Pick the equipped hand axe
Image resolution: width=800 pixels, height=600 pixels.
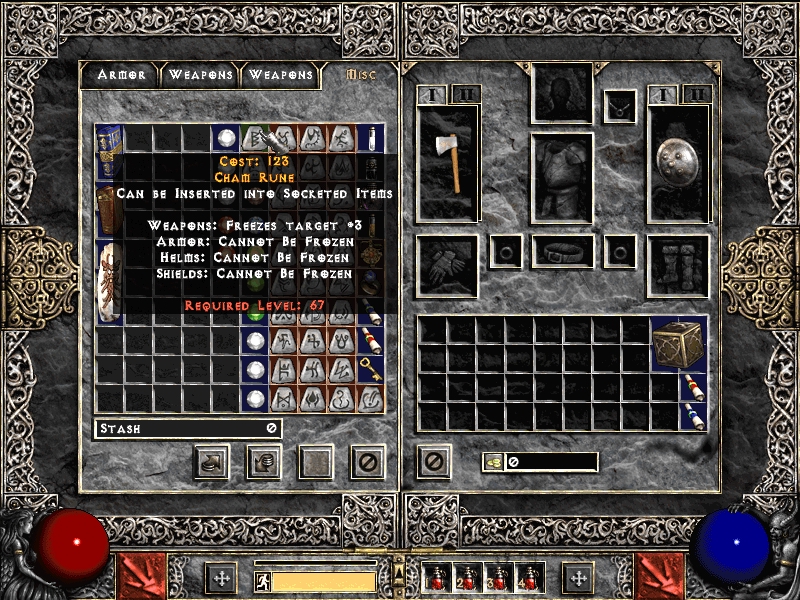(448, 162)
